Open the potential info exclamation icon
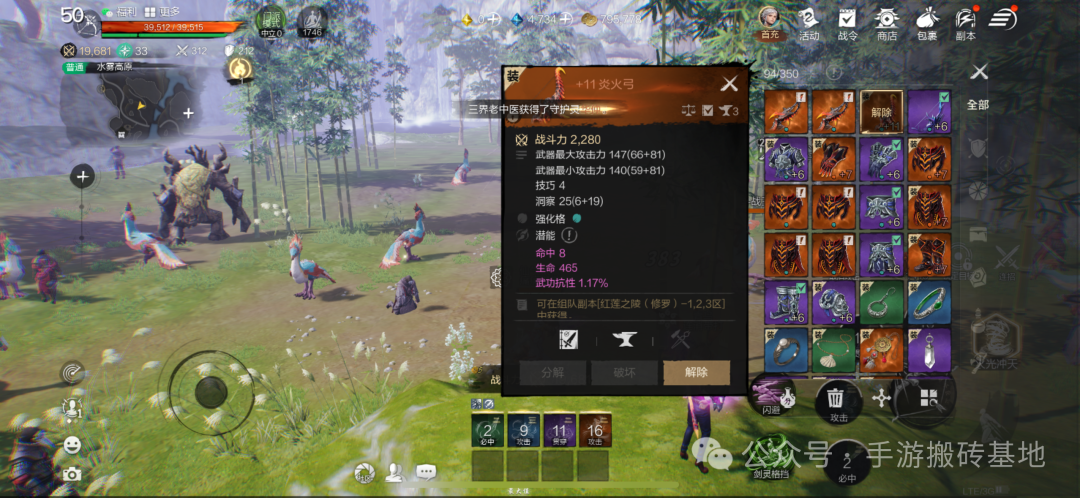Viewport: 1080px width, 498px height. (569, 235)
